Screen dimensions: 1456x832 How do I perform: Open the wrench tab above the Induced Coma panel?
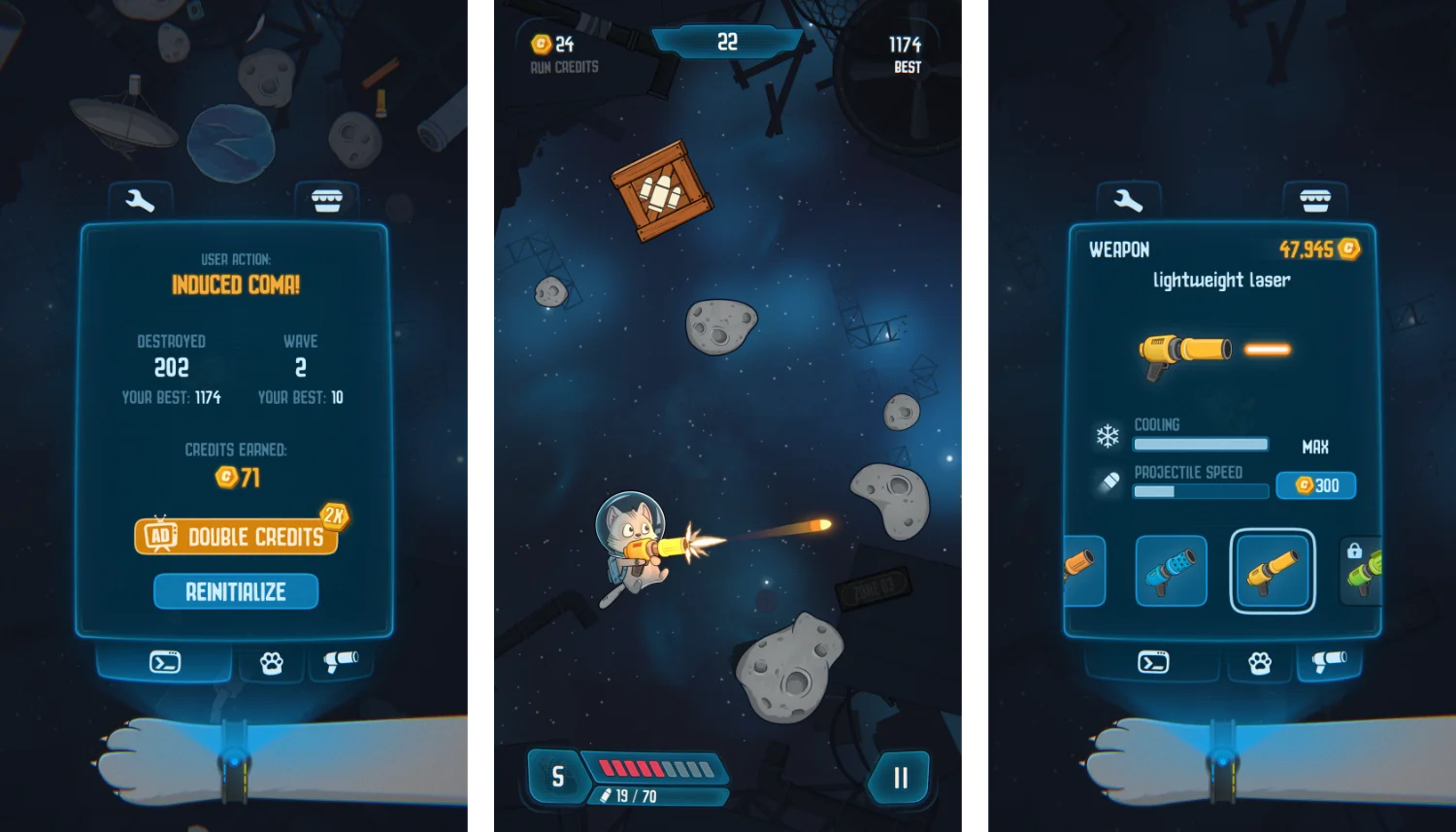pos(141,201)
